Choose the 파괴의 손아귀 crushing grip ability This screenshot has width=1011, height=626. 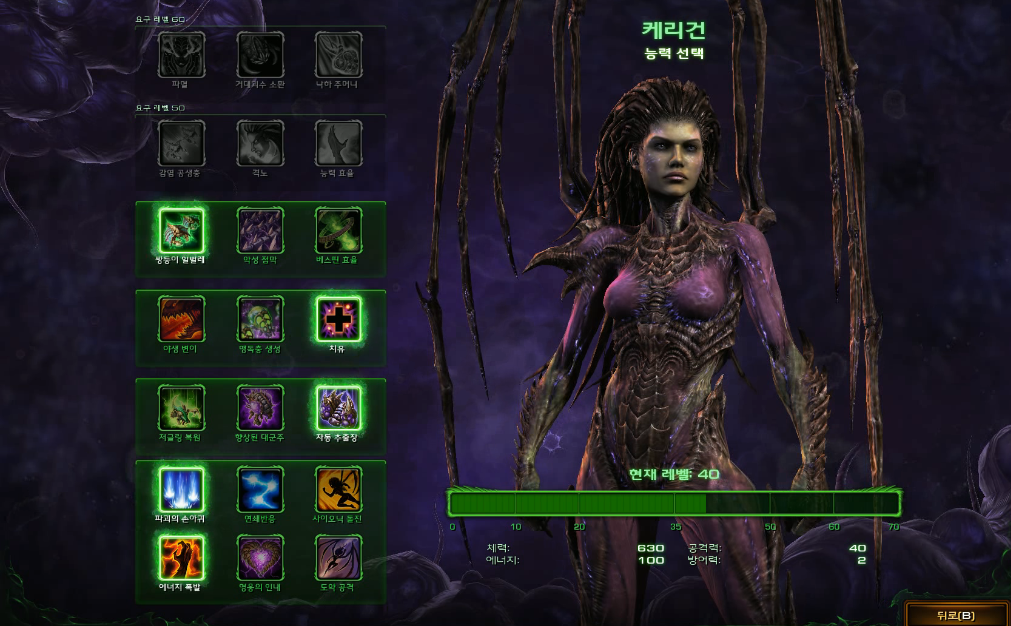click(181, 489)
